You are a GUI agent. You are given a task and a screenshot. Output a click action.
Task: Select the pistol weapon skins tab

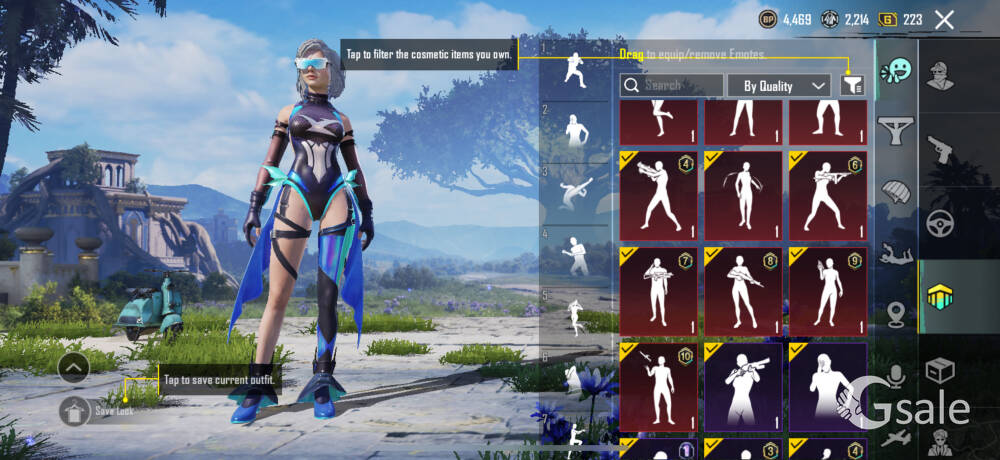click(x=940, y=150)
